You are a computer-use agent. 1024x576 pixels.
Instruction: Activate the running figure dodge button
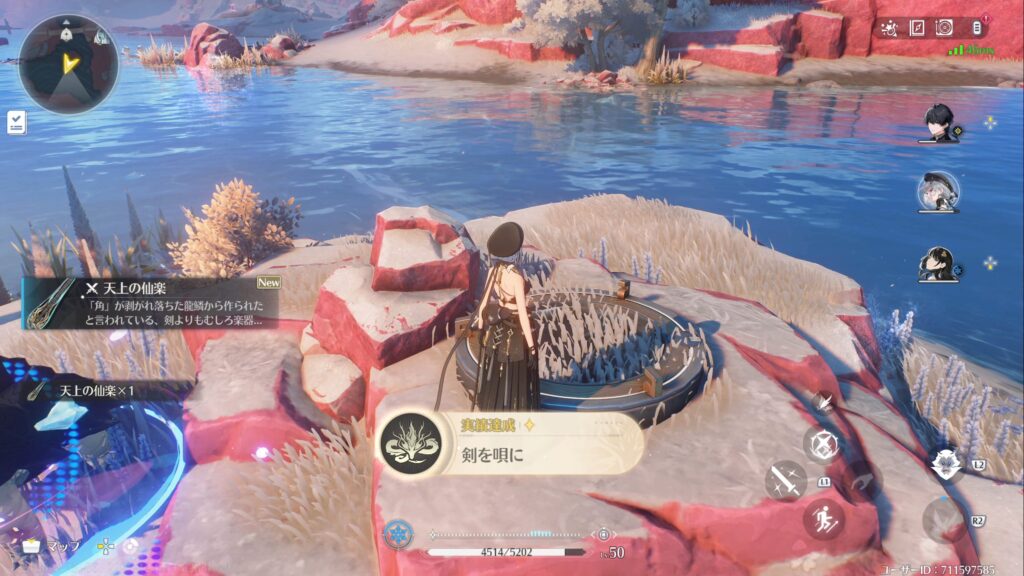pos(823,520)
